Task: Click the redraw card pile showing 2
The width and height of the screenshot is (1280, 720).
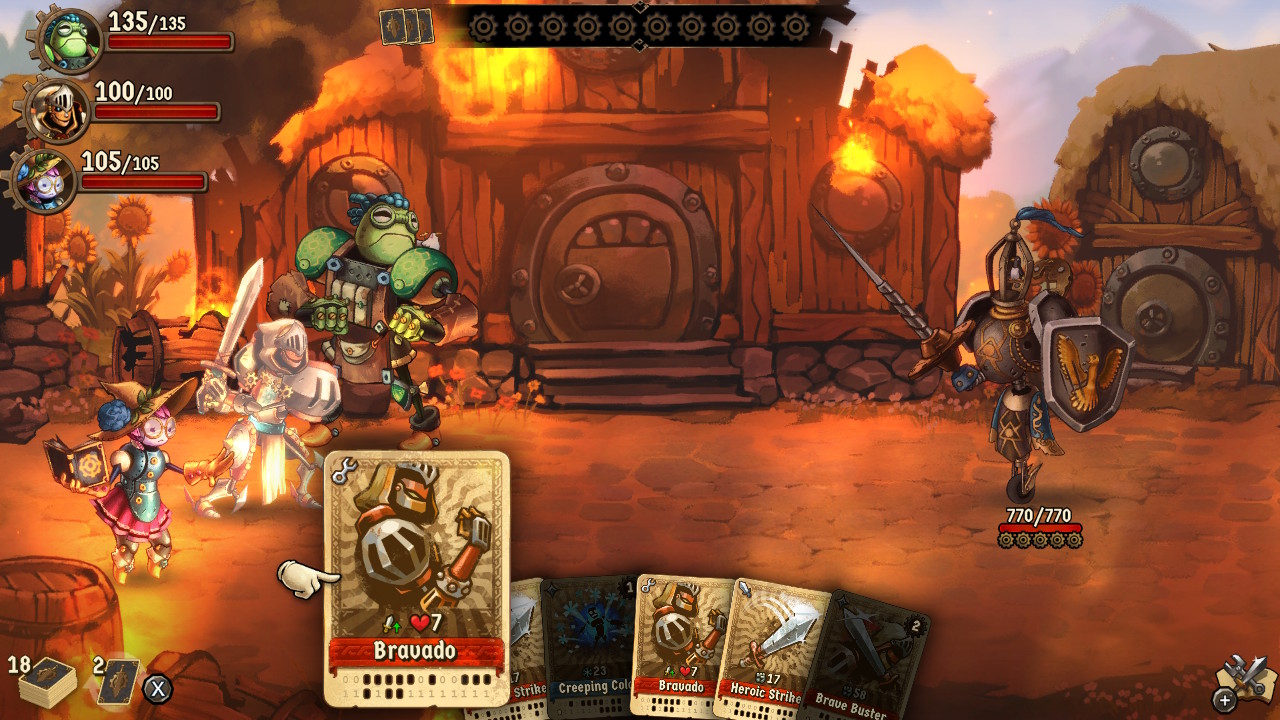Action: click(x=118, y=681)
